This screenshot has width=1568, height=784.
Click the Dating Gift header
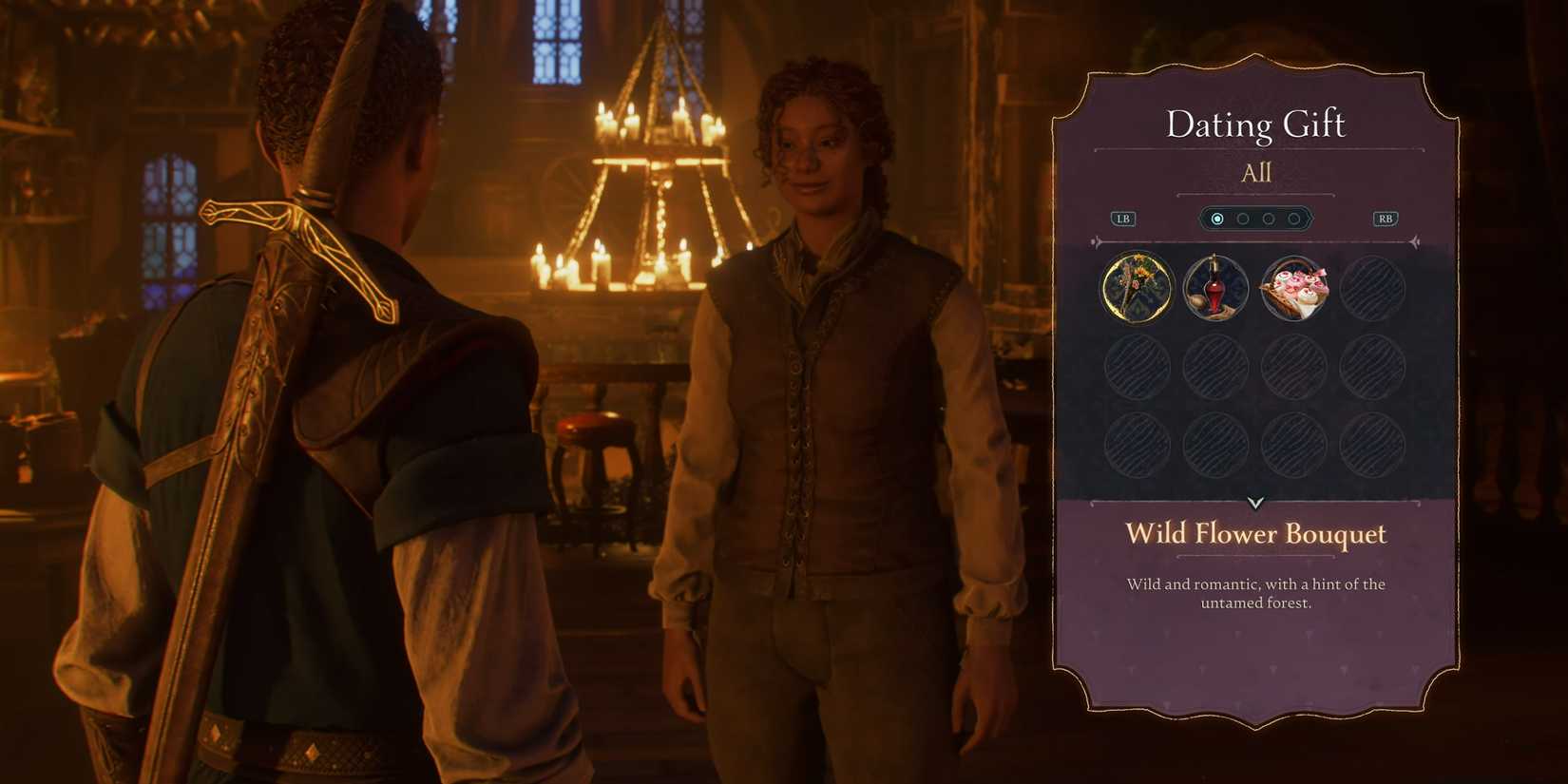(1256, 124)
